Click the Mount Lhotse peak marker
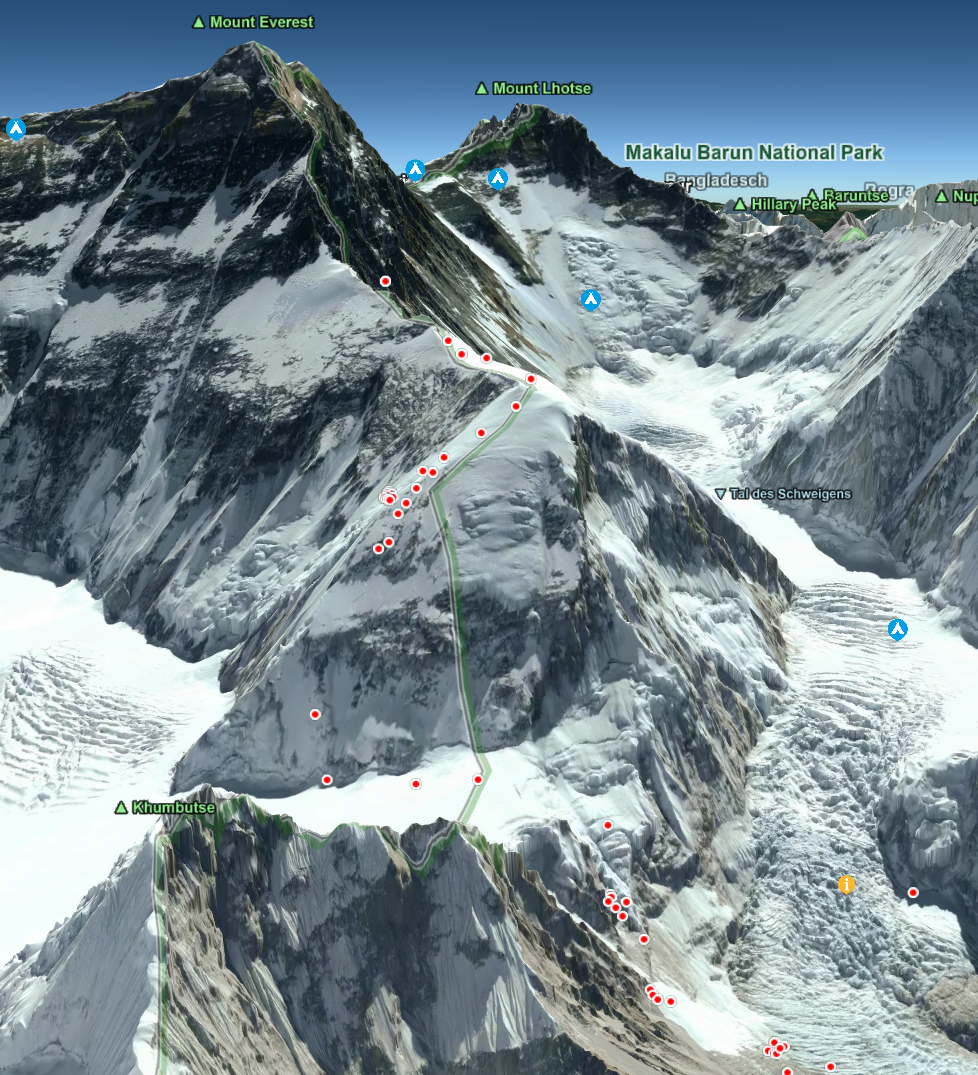This screenshot has width=978, height=1075. pos(482,89)
